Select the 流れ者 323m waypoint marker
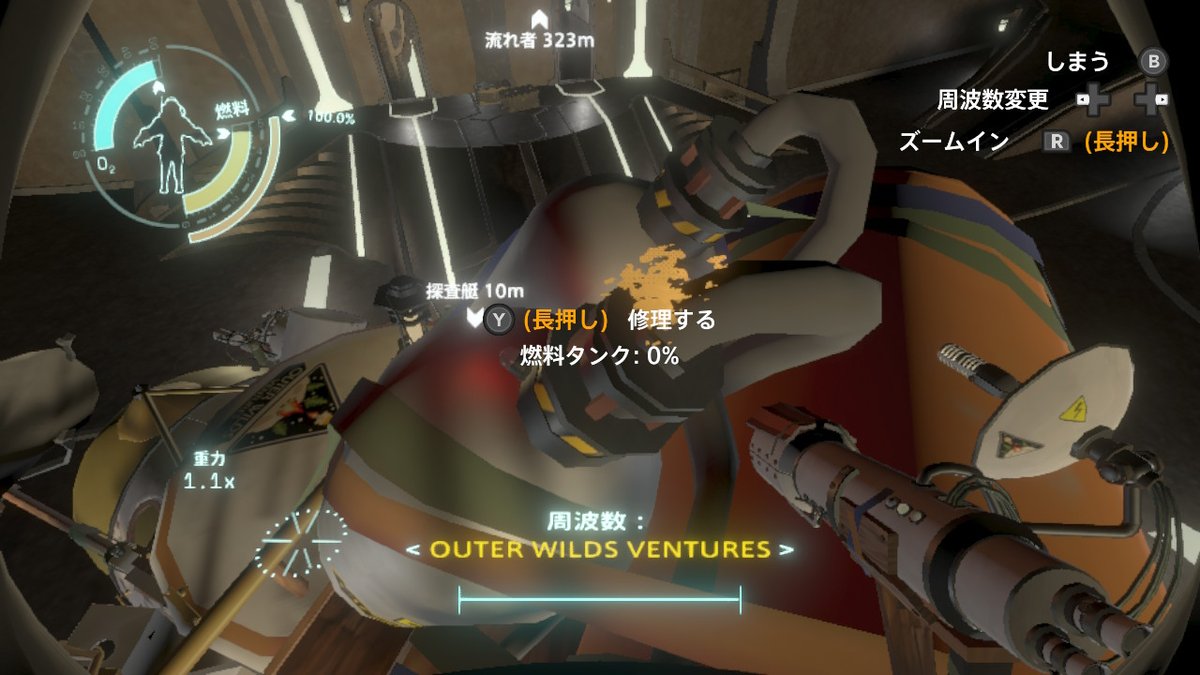Image resolution: width=1200 pixels, height=675 pixels. point(540,18)
